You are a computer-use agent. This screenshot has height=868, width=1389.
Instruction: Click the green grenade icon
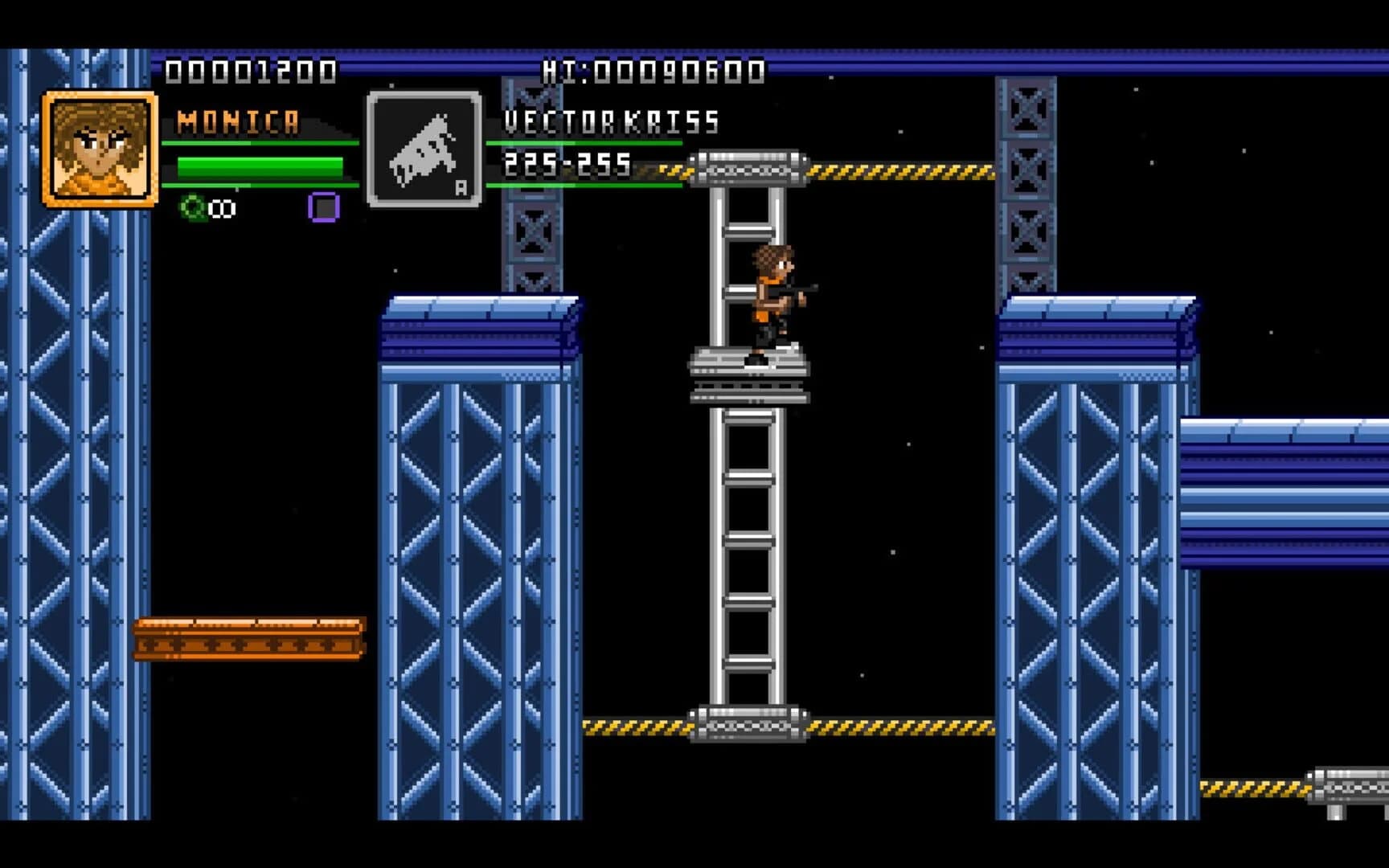tap(193, 208)
